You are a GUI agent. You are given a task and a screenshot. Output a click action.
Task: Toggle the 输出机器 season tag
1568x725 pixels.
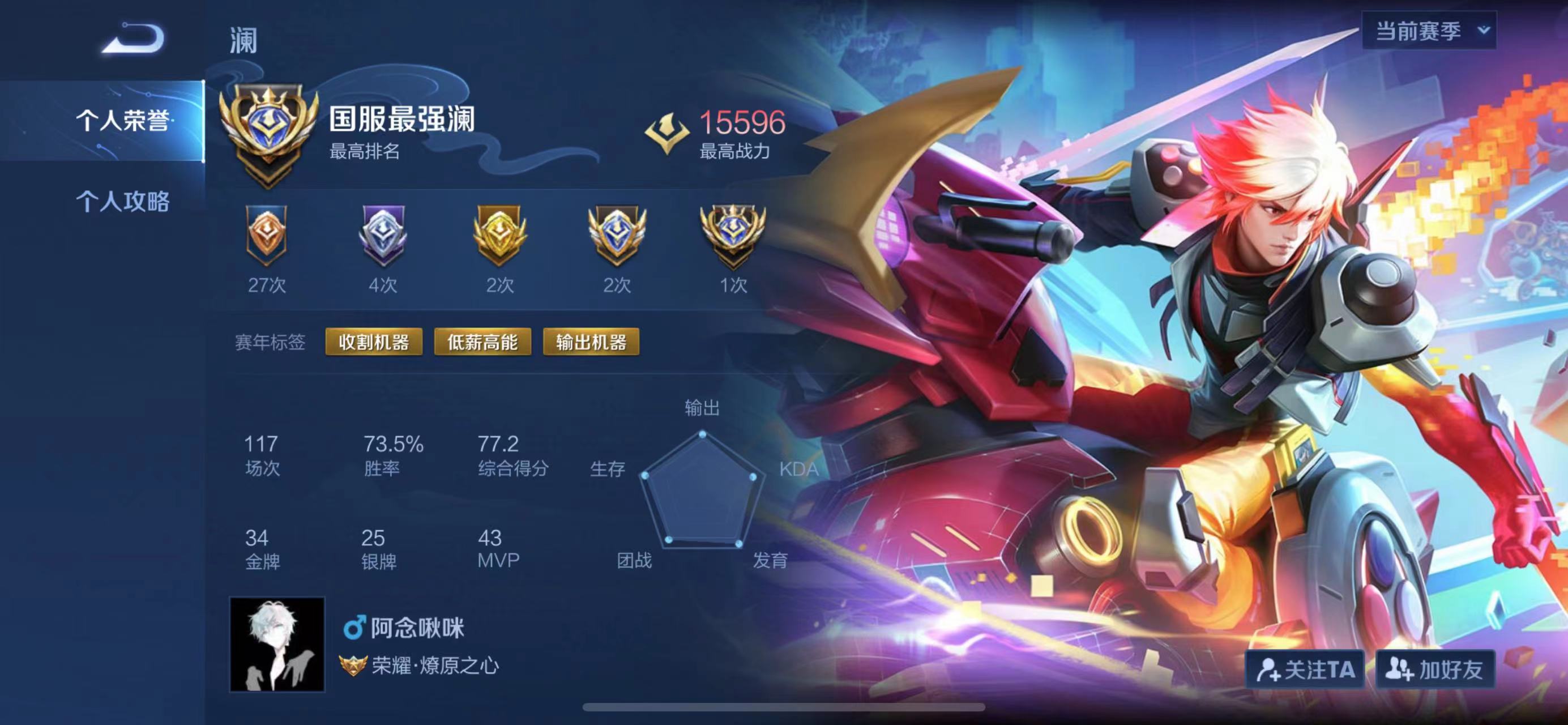591,342
